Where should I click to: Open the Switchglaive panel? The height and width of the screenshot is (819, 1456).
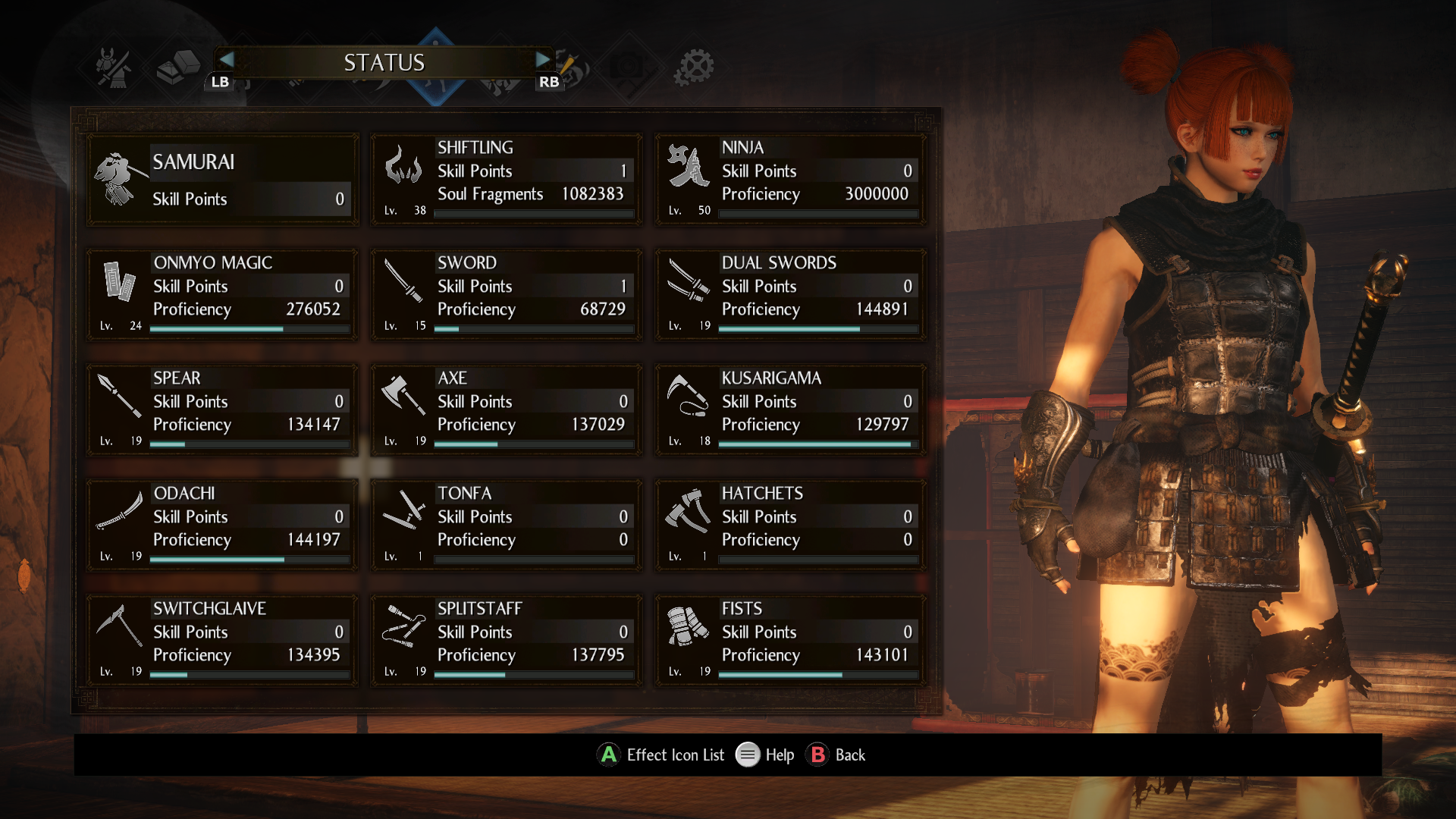223,641
